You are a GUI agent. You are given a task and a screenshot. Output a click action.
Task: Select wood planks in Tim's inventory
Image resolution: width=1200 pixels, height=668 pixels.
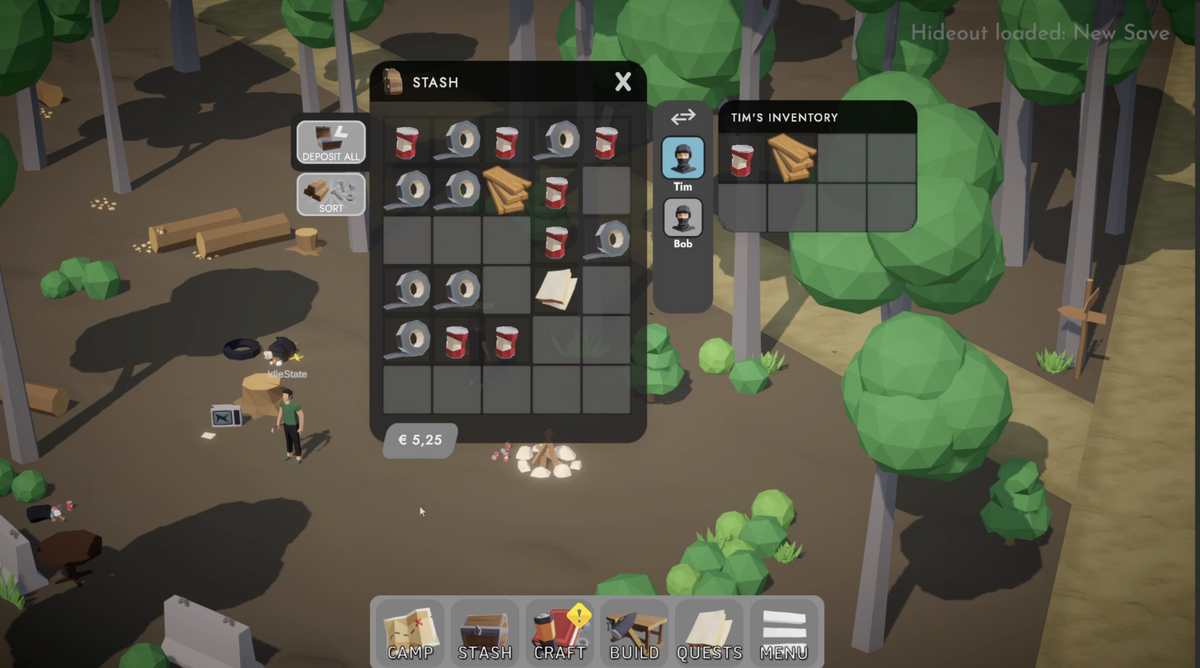click(792, 158)
